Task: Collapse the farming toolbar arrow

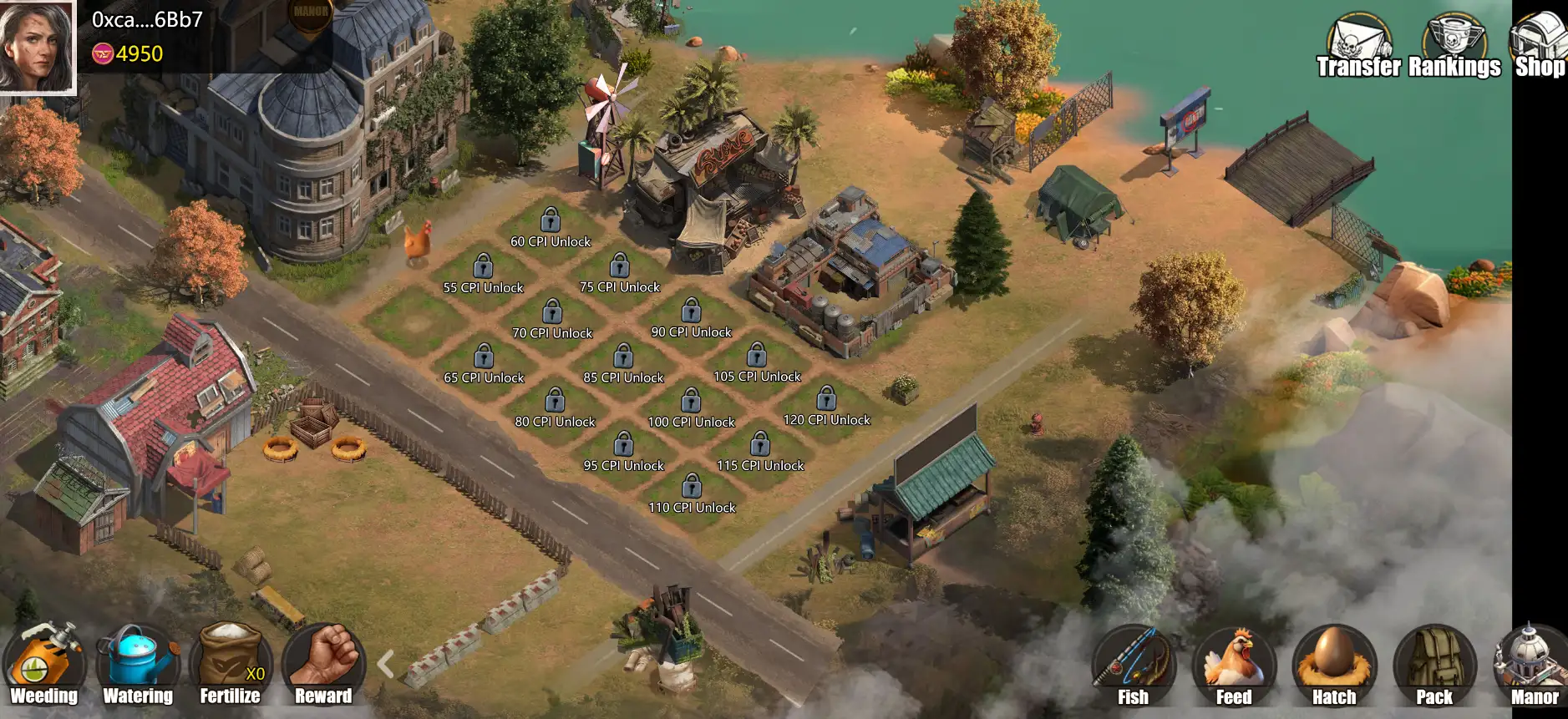Action: [385, 664]
